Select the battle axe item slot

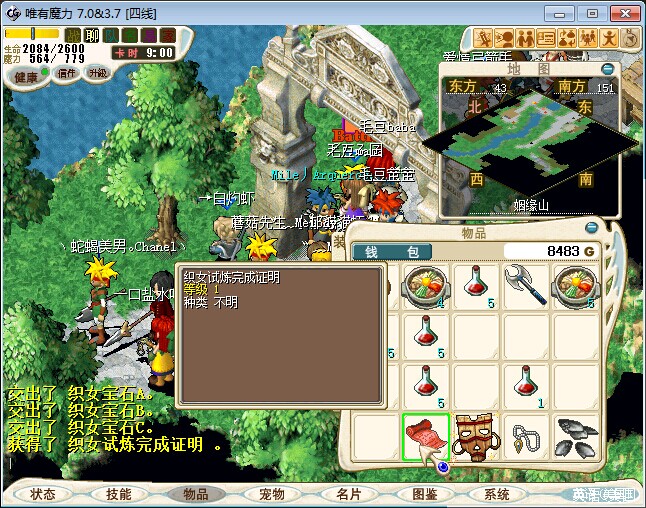[527, 284]
